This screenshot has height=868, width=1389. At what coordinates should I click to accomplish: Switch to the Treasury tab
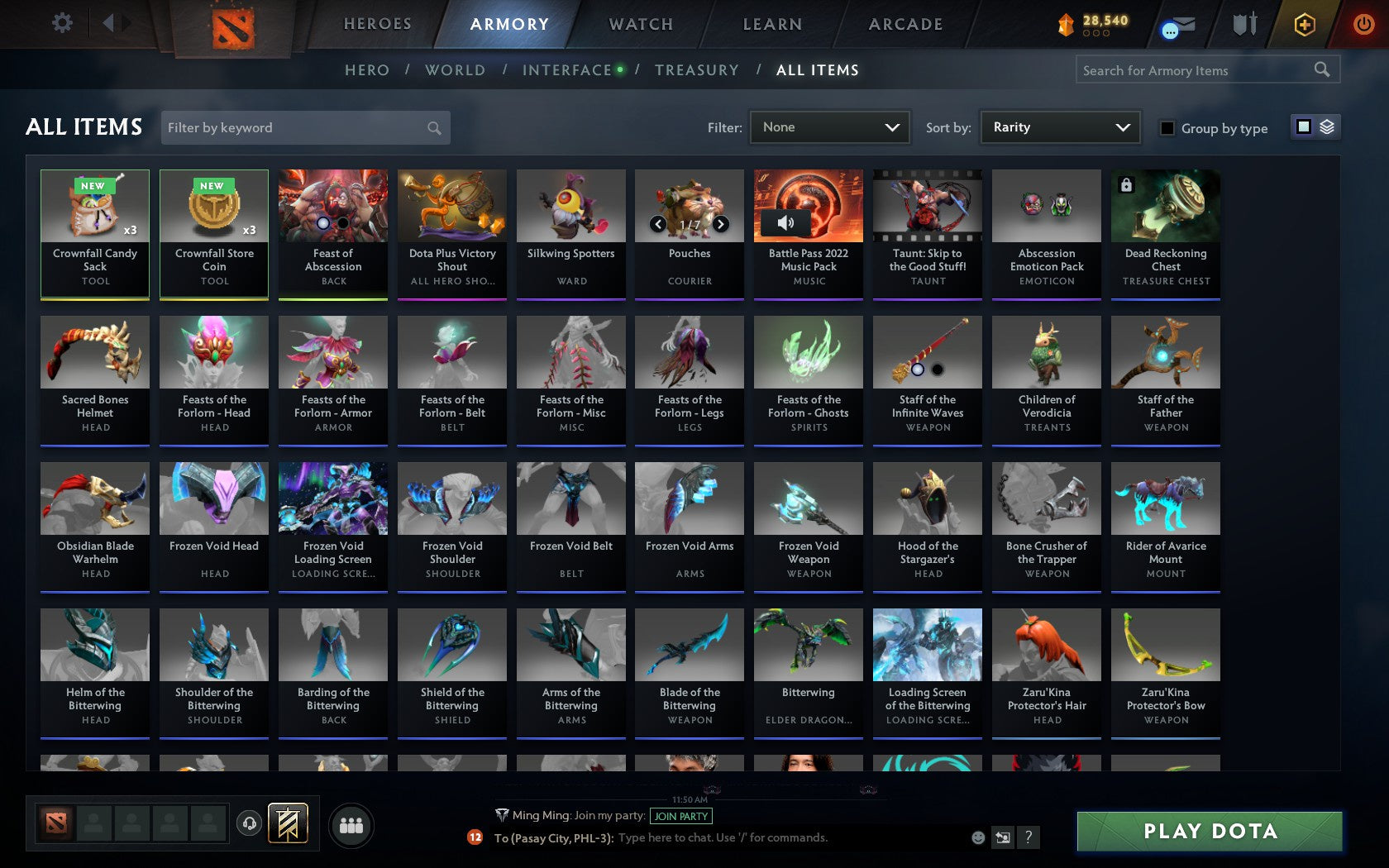pyautogui.click(x=697, y=70)
